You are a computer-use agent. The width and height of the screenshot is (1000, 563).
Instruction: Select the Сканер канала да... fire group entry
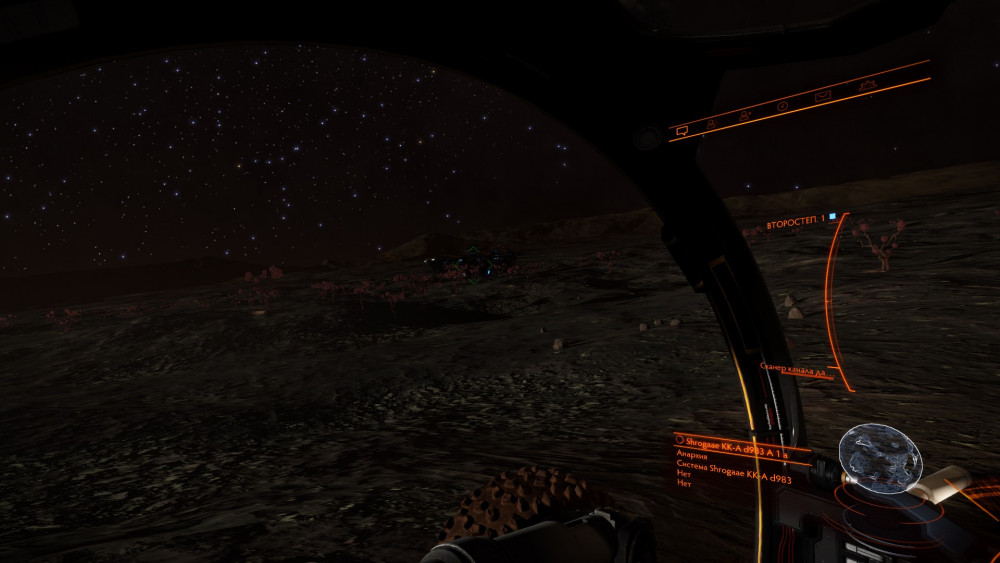[x=792, y=369]
